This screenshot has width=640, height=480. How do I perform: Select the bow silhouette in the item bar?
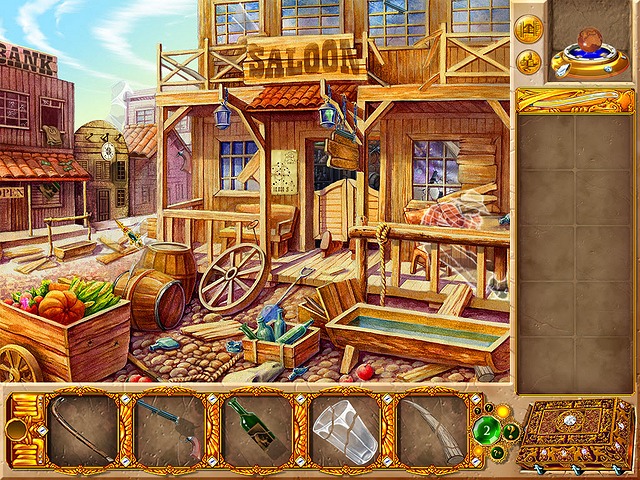pyautogui.click(x=82, y=430)
